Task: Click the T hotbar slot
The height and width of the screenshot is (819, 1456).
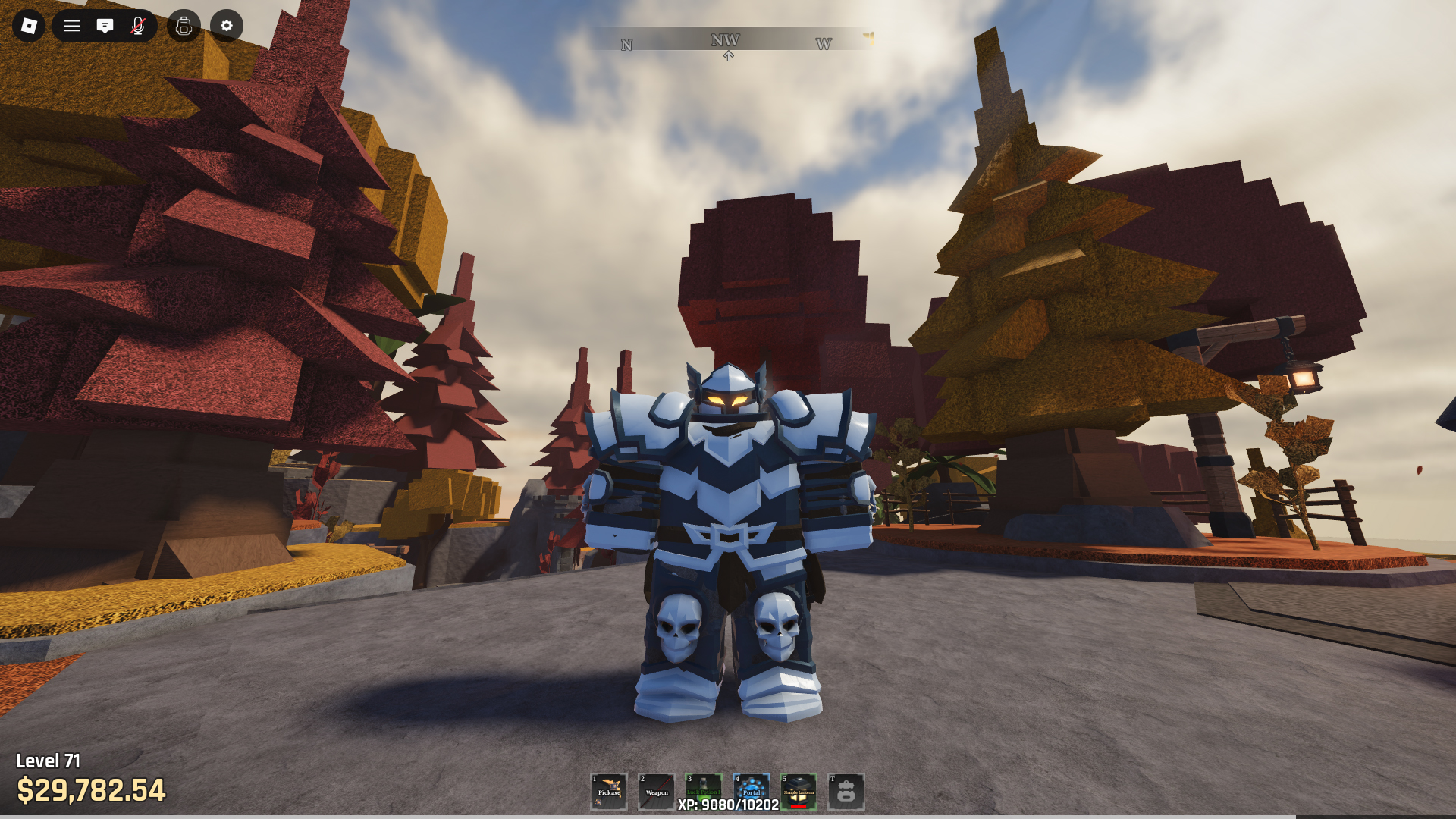Action: 846,792
